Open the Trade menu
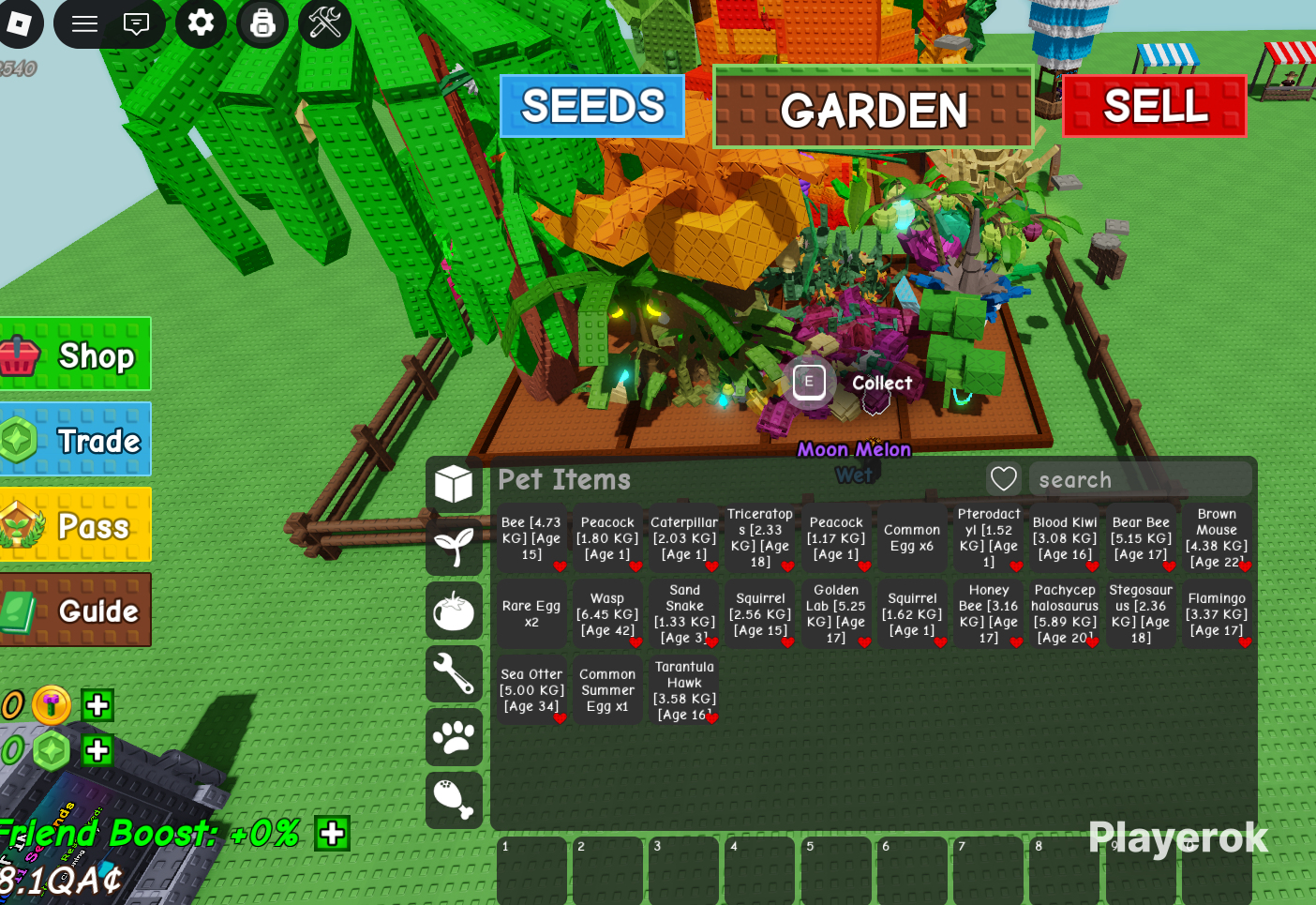The width and height of the screenshot is (1316, 905). click(75, 440)
